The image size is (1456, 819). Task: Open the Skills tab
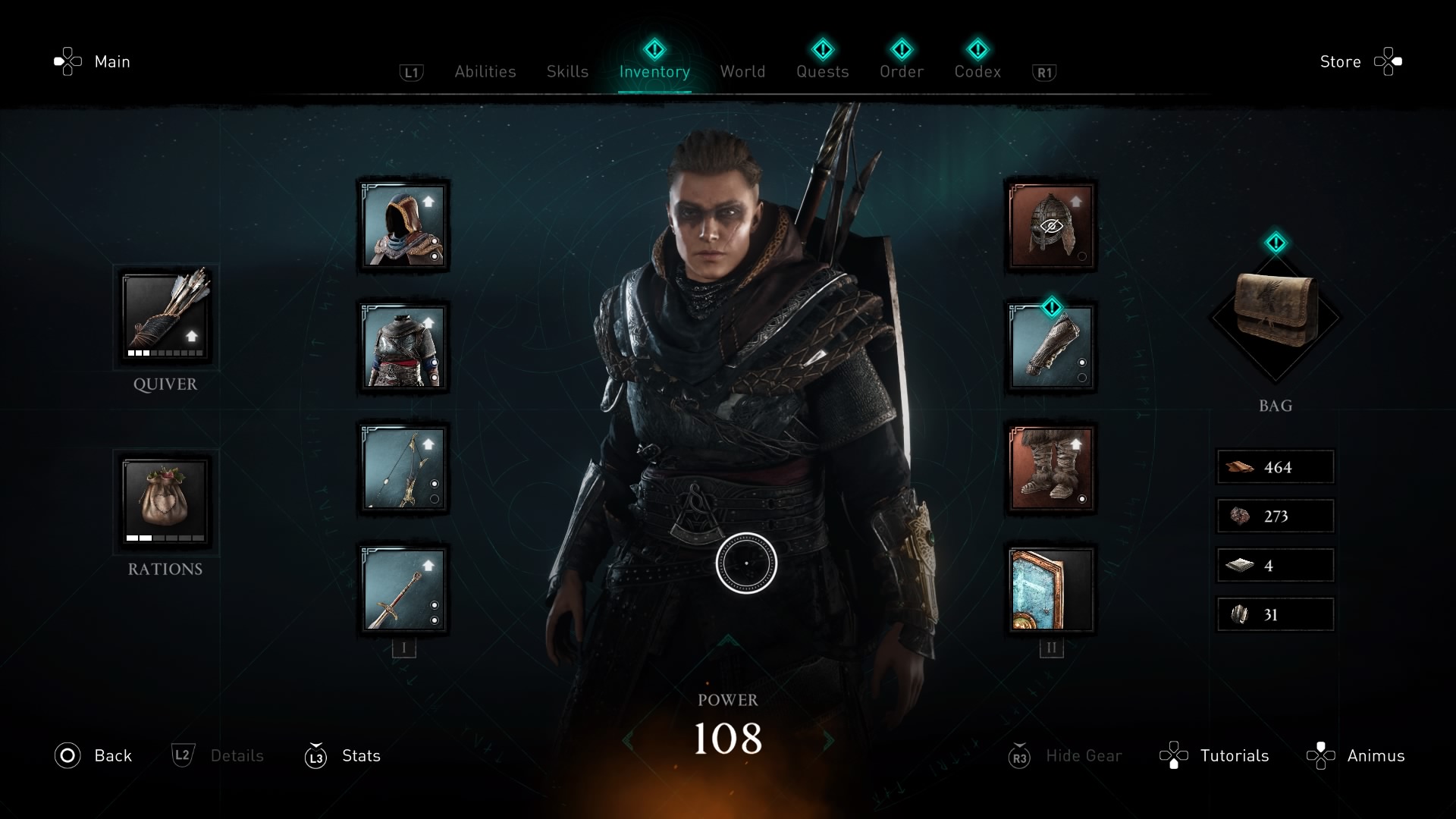[567, 72]
